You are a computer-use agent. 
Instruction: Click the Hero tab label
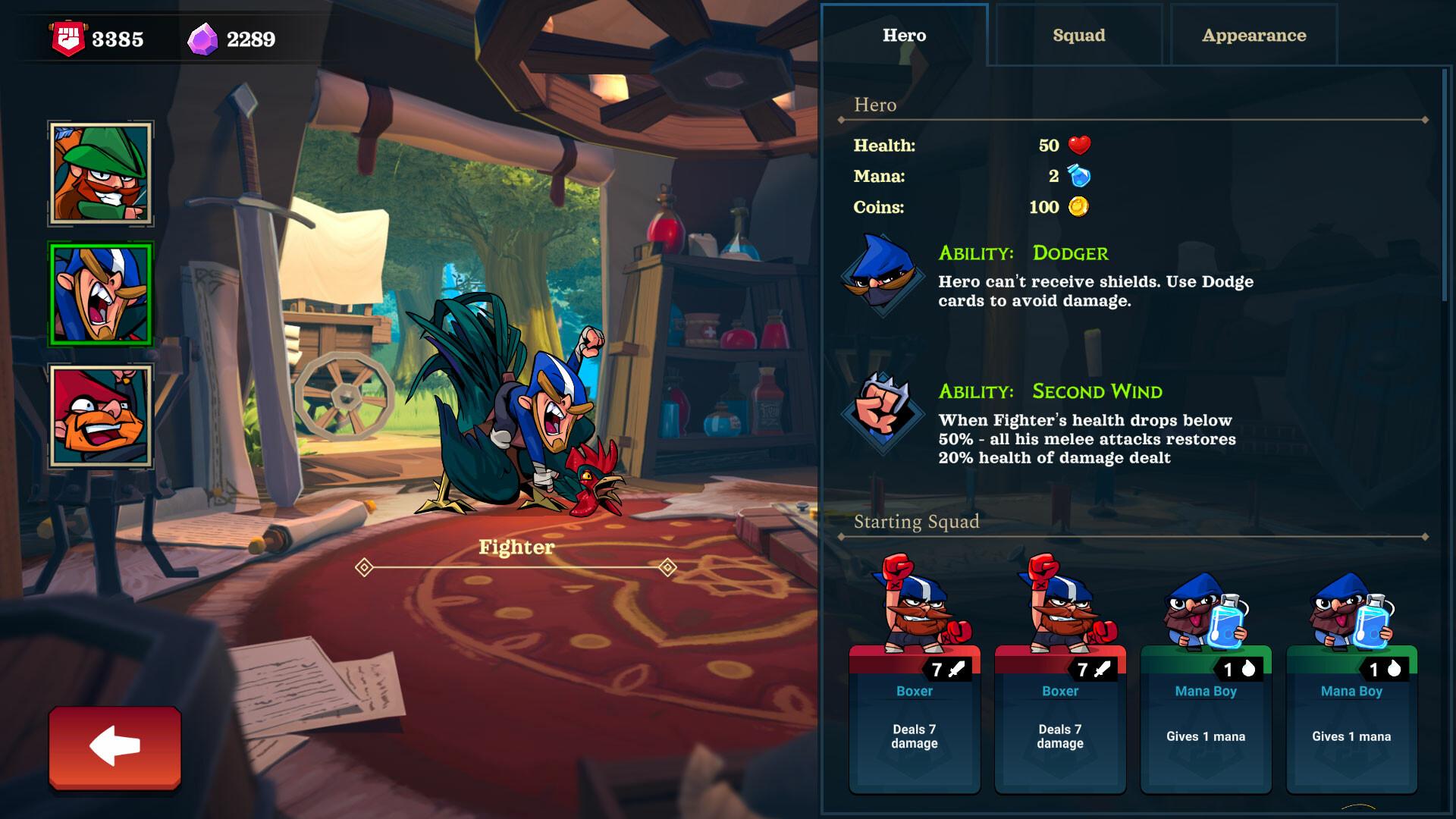coord(903,35)
